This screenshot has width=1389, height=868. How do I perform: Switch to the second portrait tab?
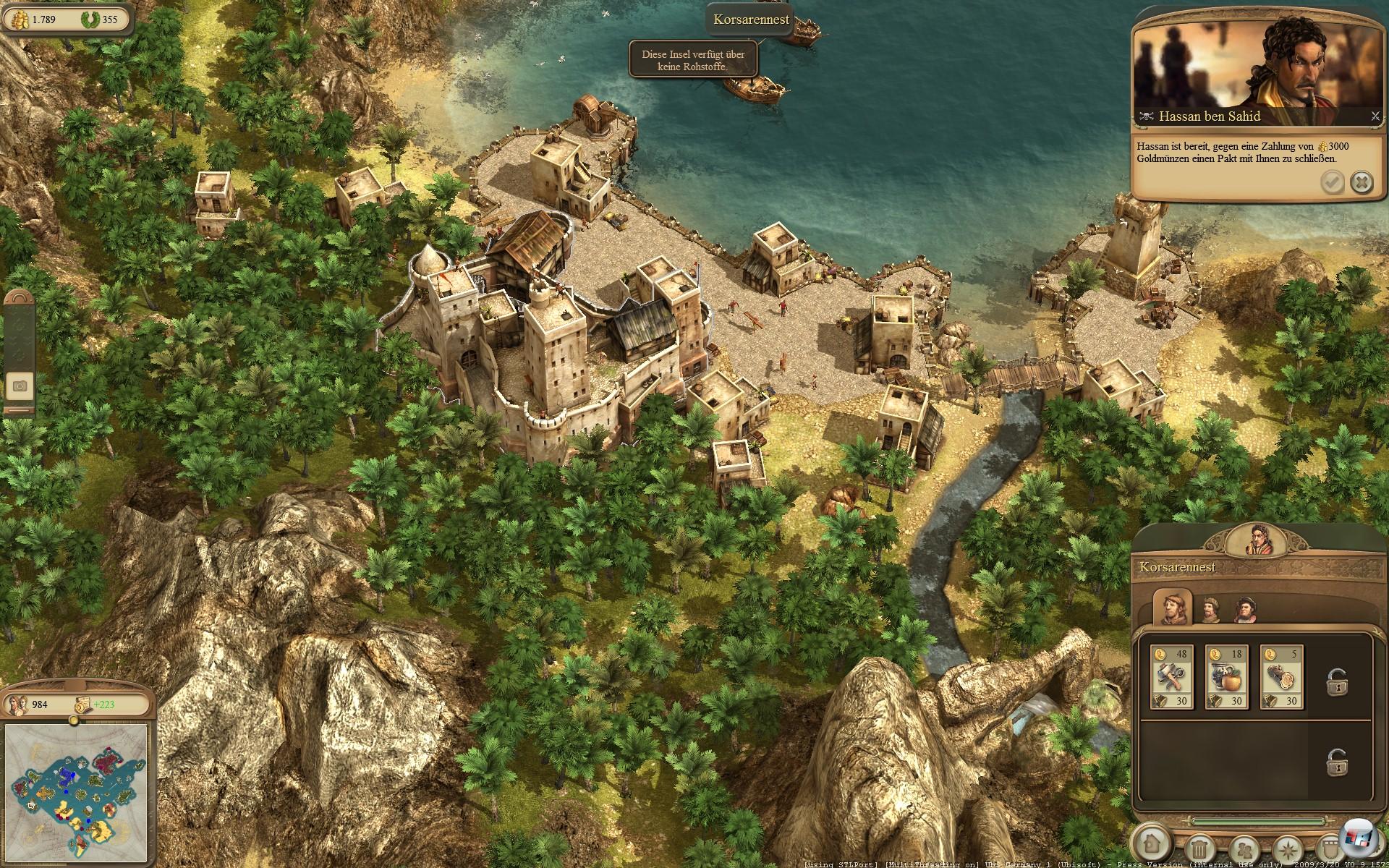tap(1210, 610)
